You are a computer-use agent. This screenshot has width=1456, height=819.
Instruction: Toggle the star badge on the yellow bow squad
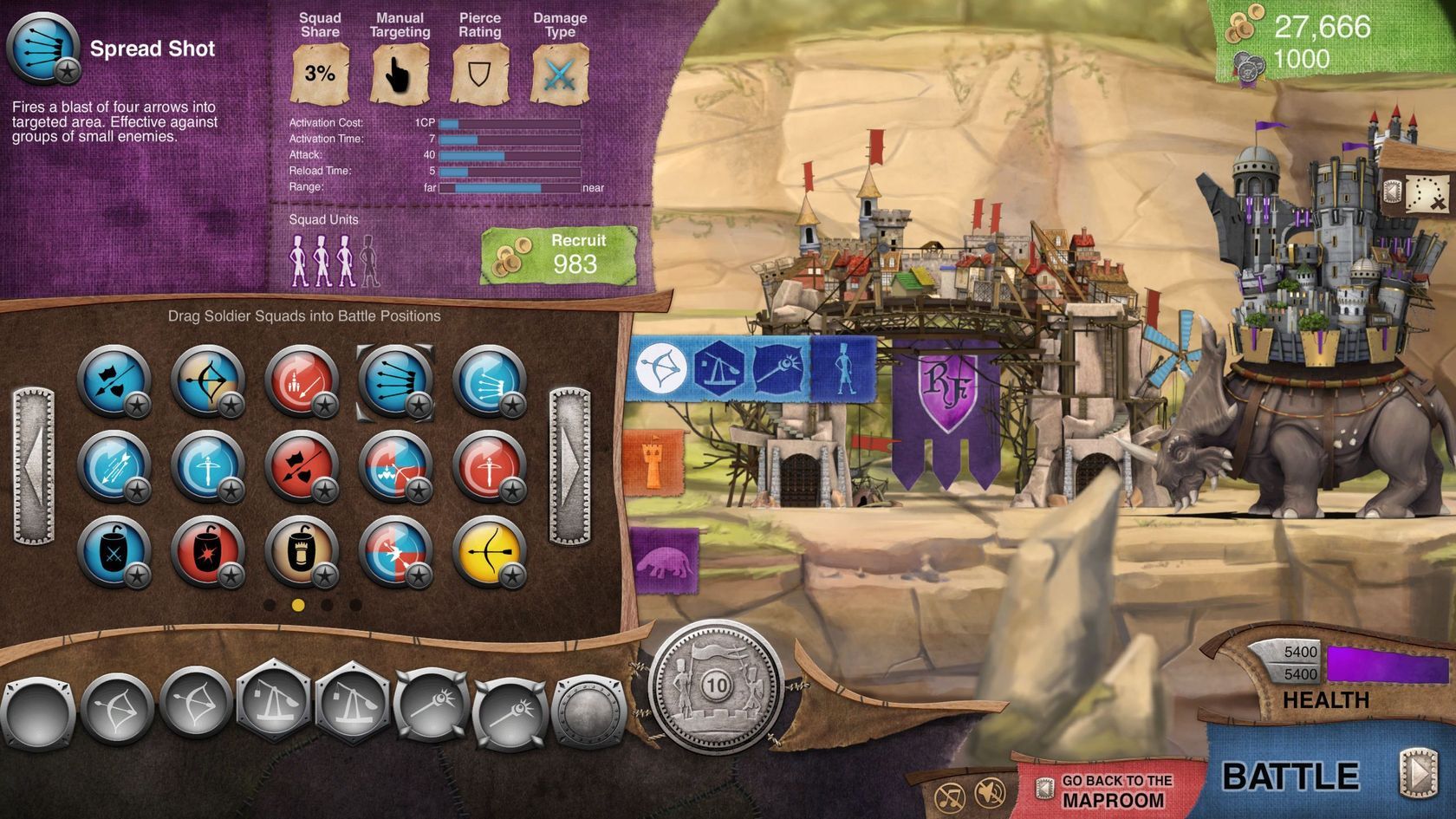(x=513, y=575)
